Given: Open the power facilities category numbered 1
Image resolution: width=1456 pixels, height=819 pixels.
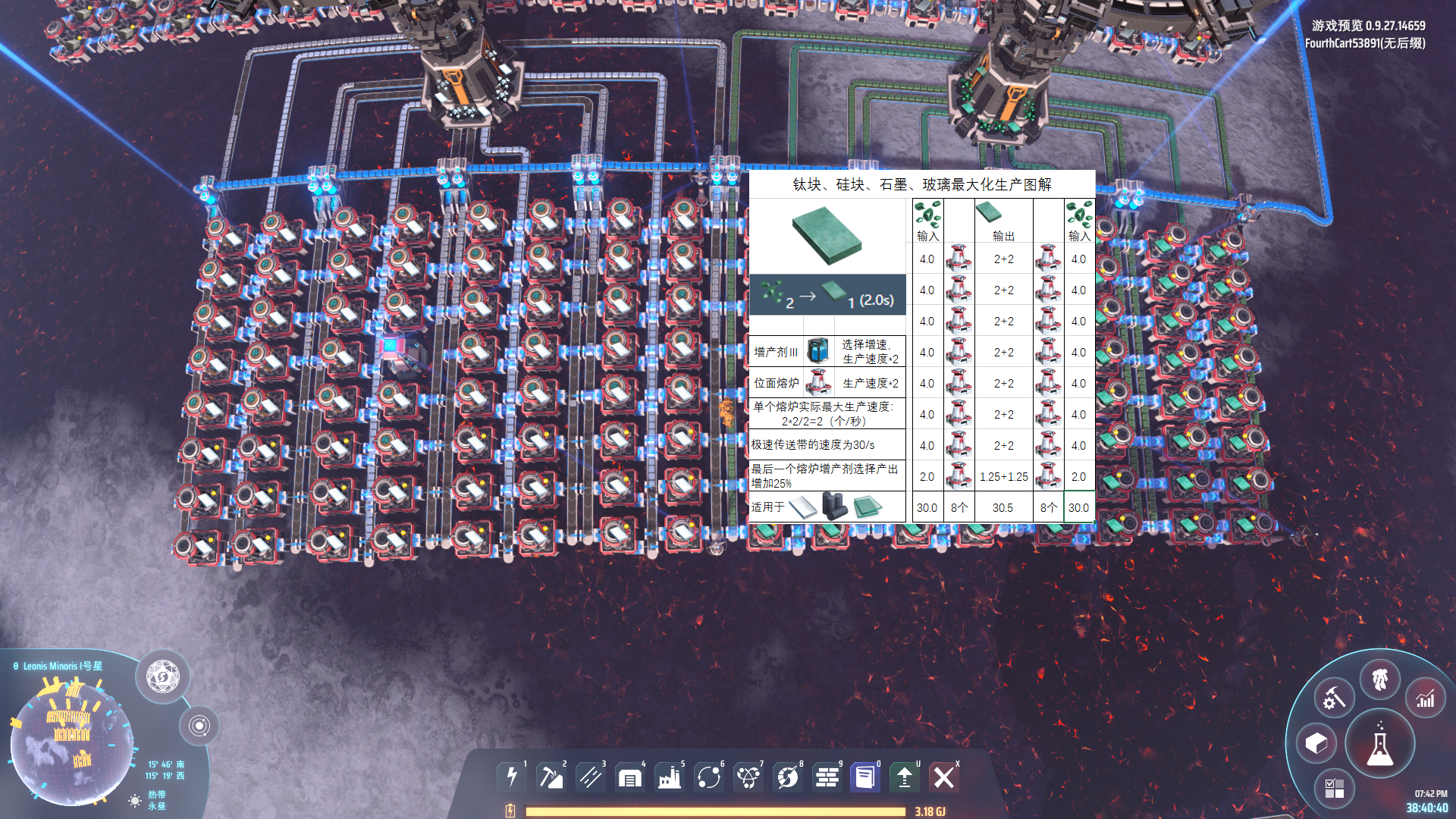Looking at the screenshot, I should 512,777.
